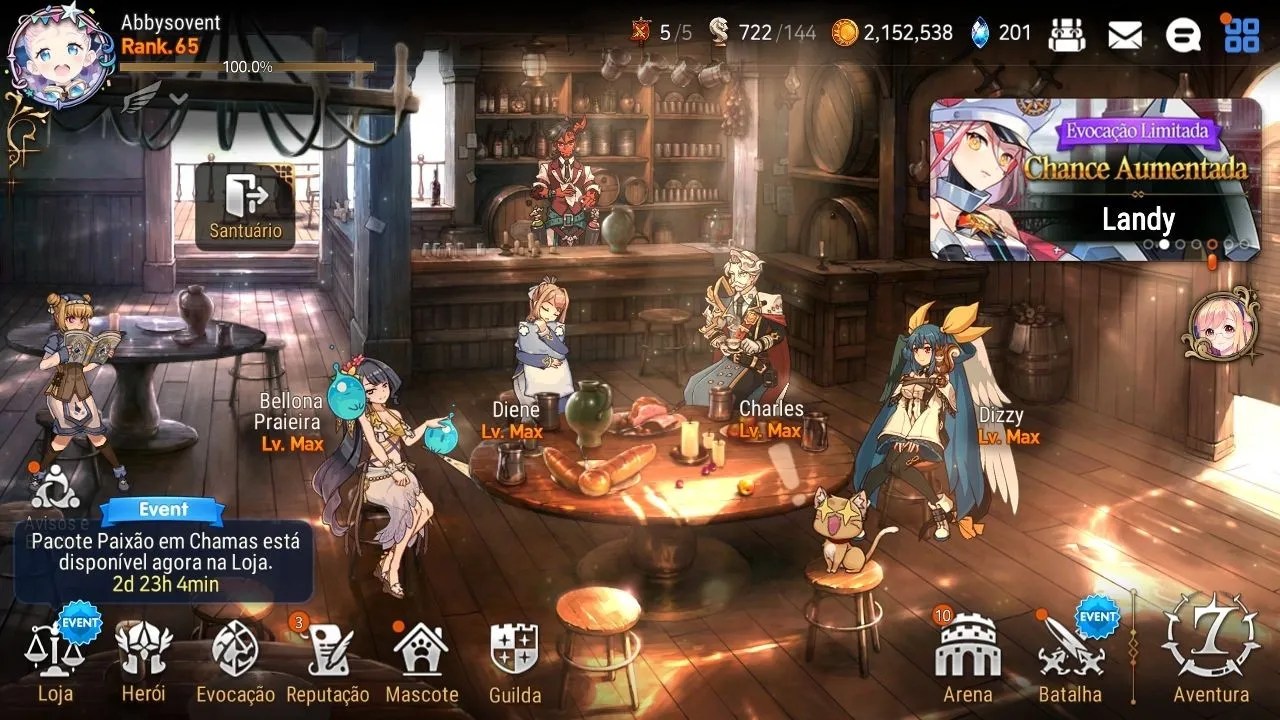The height and width of the screenshot is (720, 1280).
Task: Open the Landy limited summon banner
Action: 1095,180
